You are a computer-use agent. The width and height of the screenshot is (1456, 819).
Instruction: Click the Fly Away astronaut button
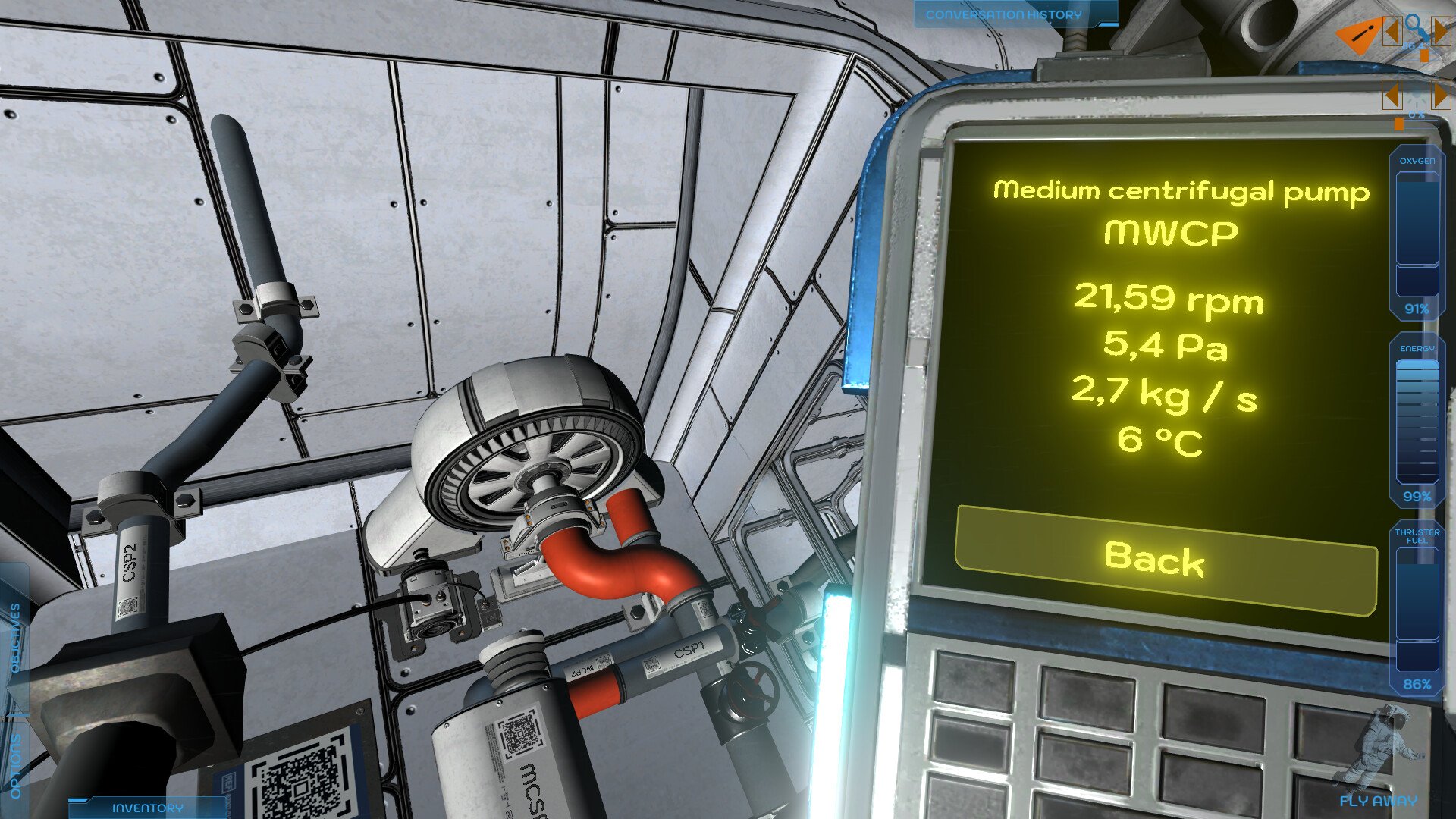click(x=1377, y=758)
